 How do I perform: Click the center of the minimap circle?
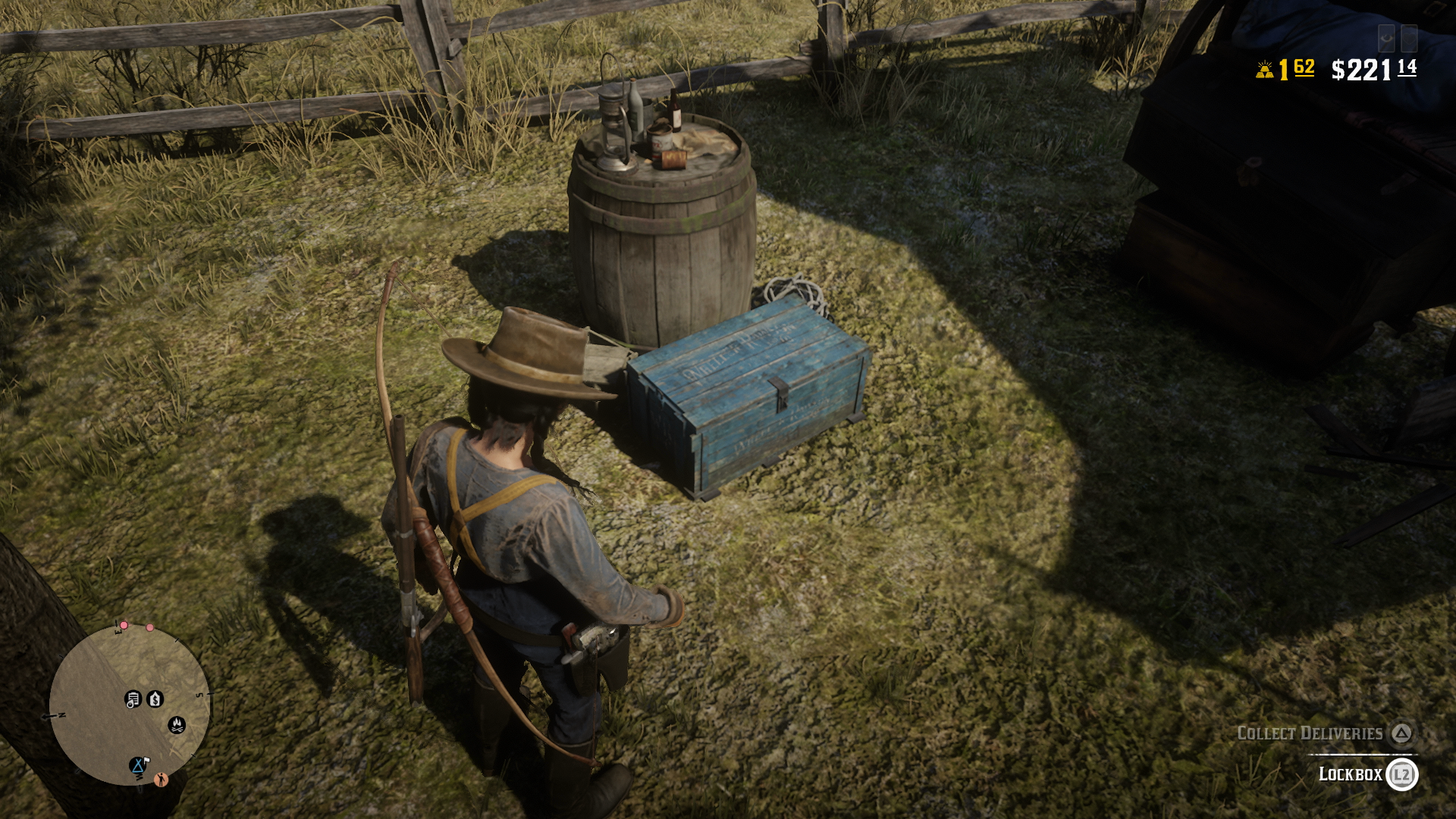click(x=124, y=705)
